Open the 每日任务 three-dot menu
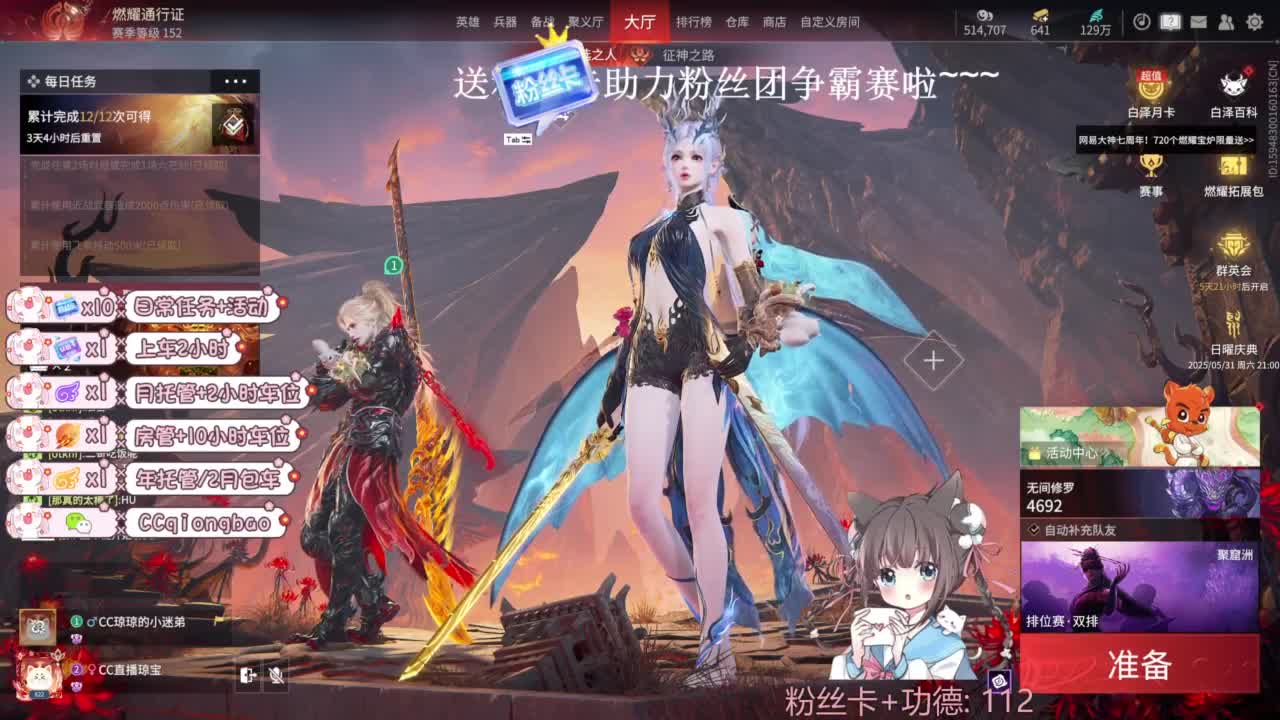 click(236, 80)
